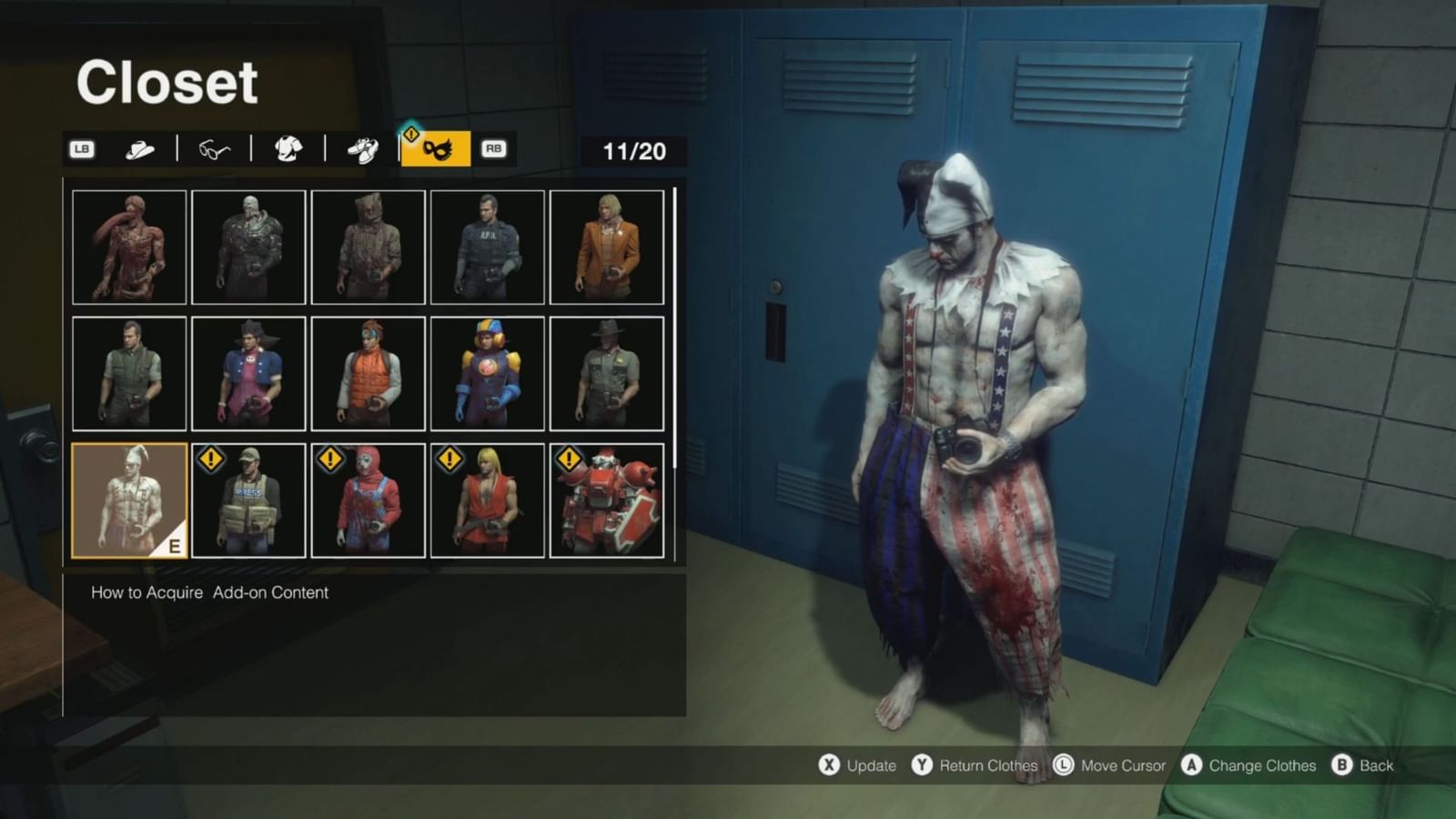Select the shoes category icon
1456x819 pixels.
pos(363,148)
